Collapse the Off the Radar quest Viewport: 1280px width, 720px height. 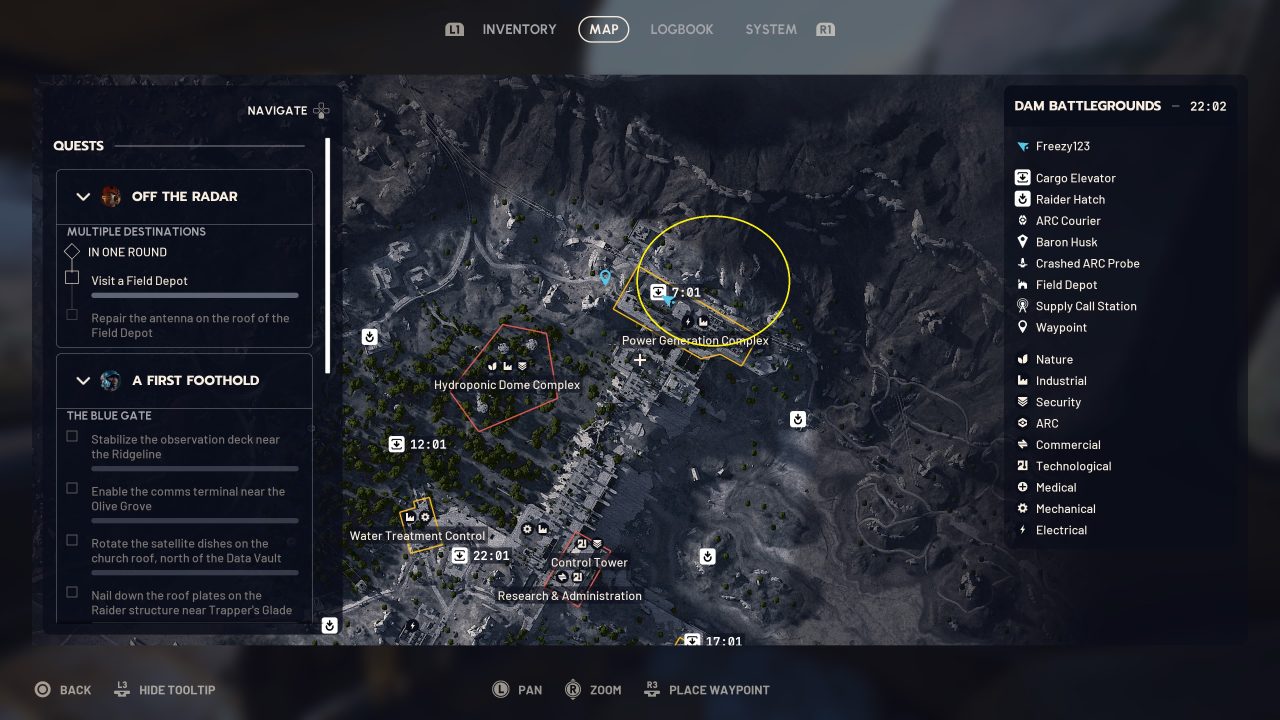point(83,197)
